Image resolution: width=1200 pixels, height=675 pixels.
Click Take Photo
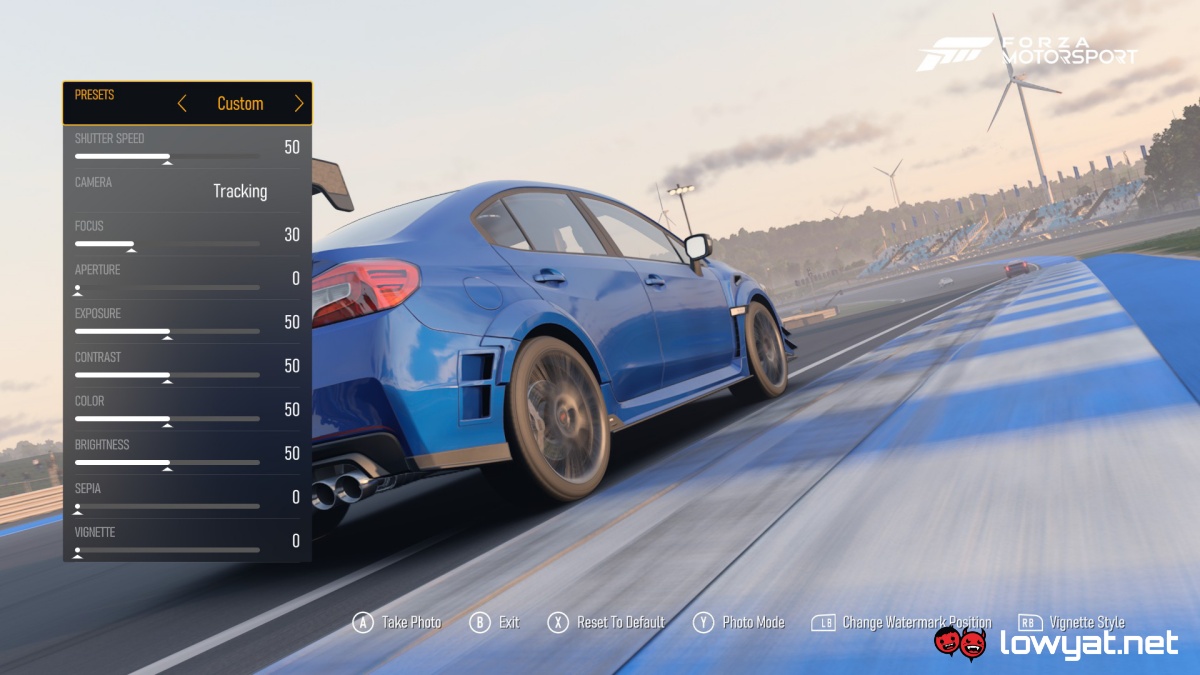[397, 622]
